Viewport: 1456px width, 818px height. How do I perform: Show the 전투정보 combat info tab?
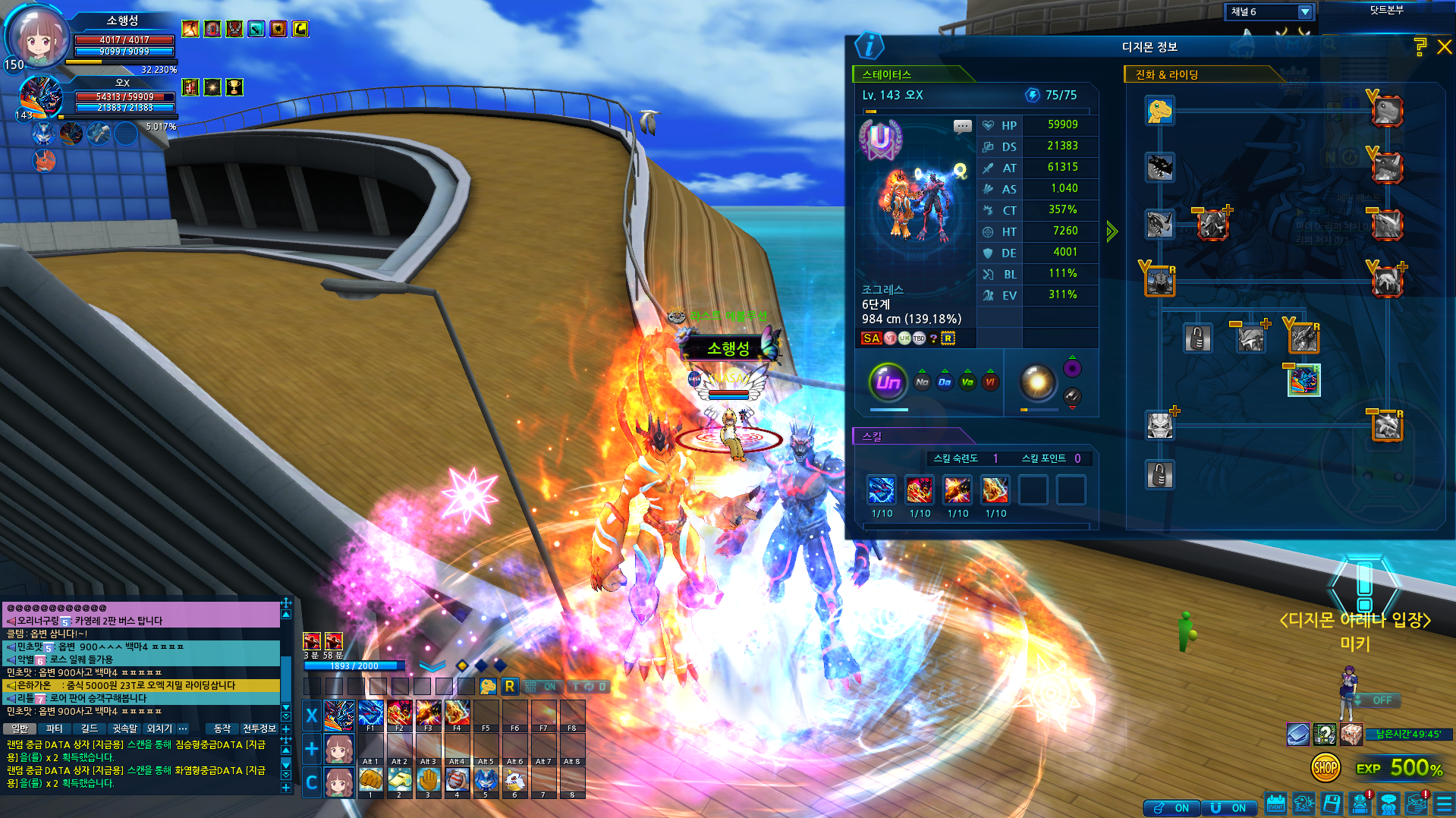pyautogui.click(x=259, y=728)
